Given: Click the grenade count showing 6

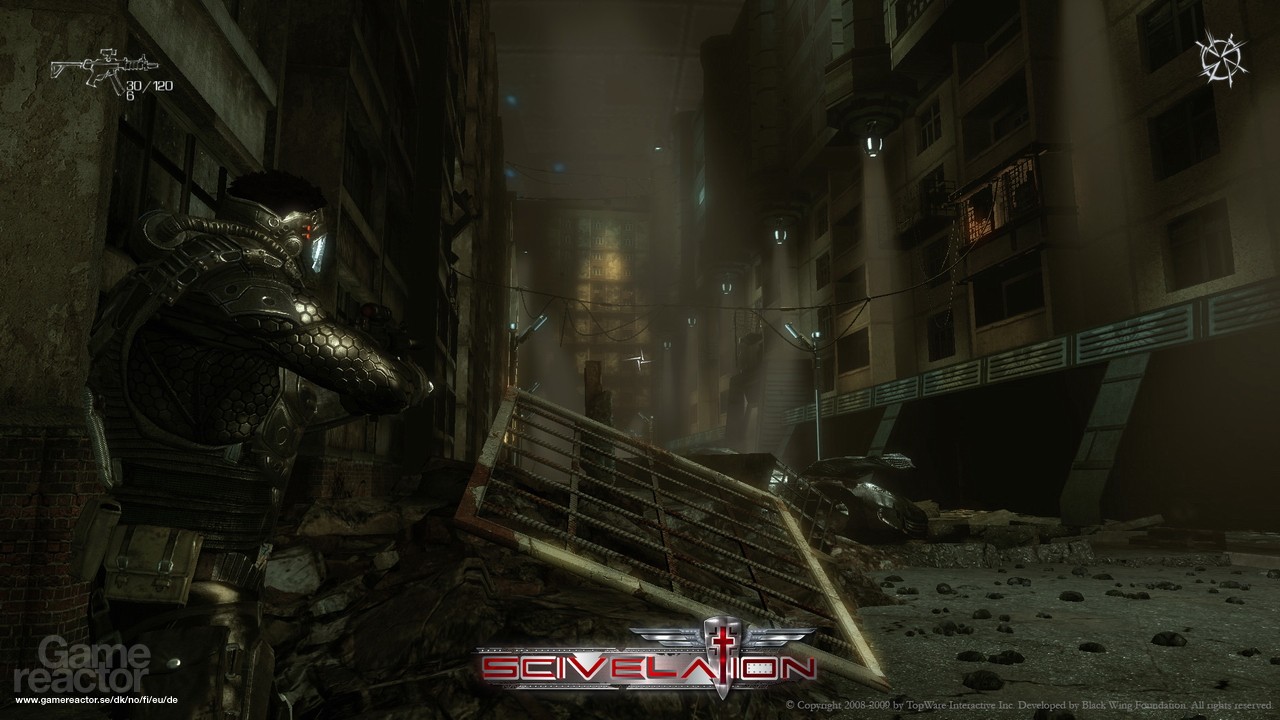Looking at the screenshot, I should pyautogui.click(x=130, y=95).
